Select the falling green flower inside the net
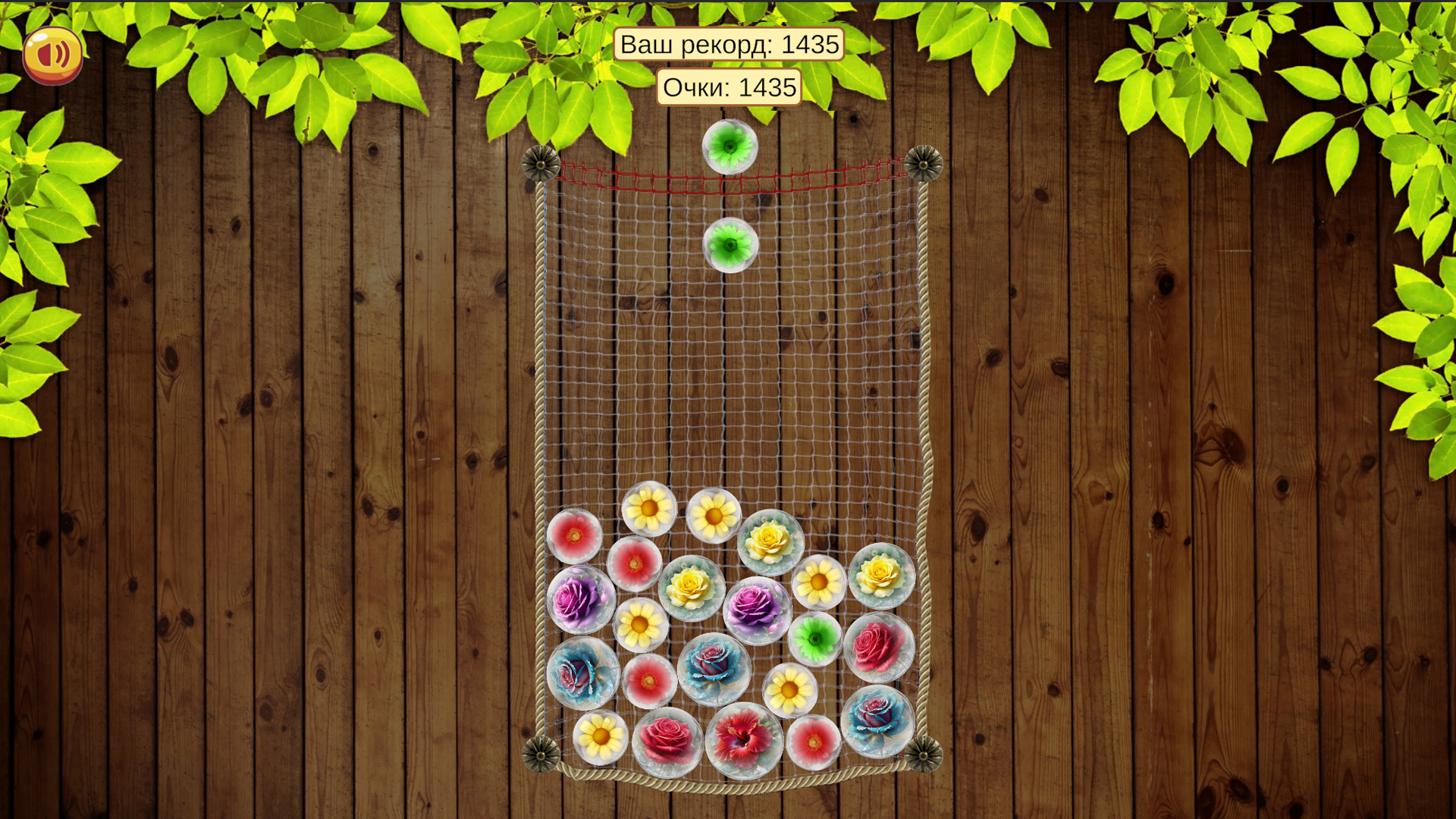Screen dimensions: 1456x819 pyautogui.click(x=730, y=244)
